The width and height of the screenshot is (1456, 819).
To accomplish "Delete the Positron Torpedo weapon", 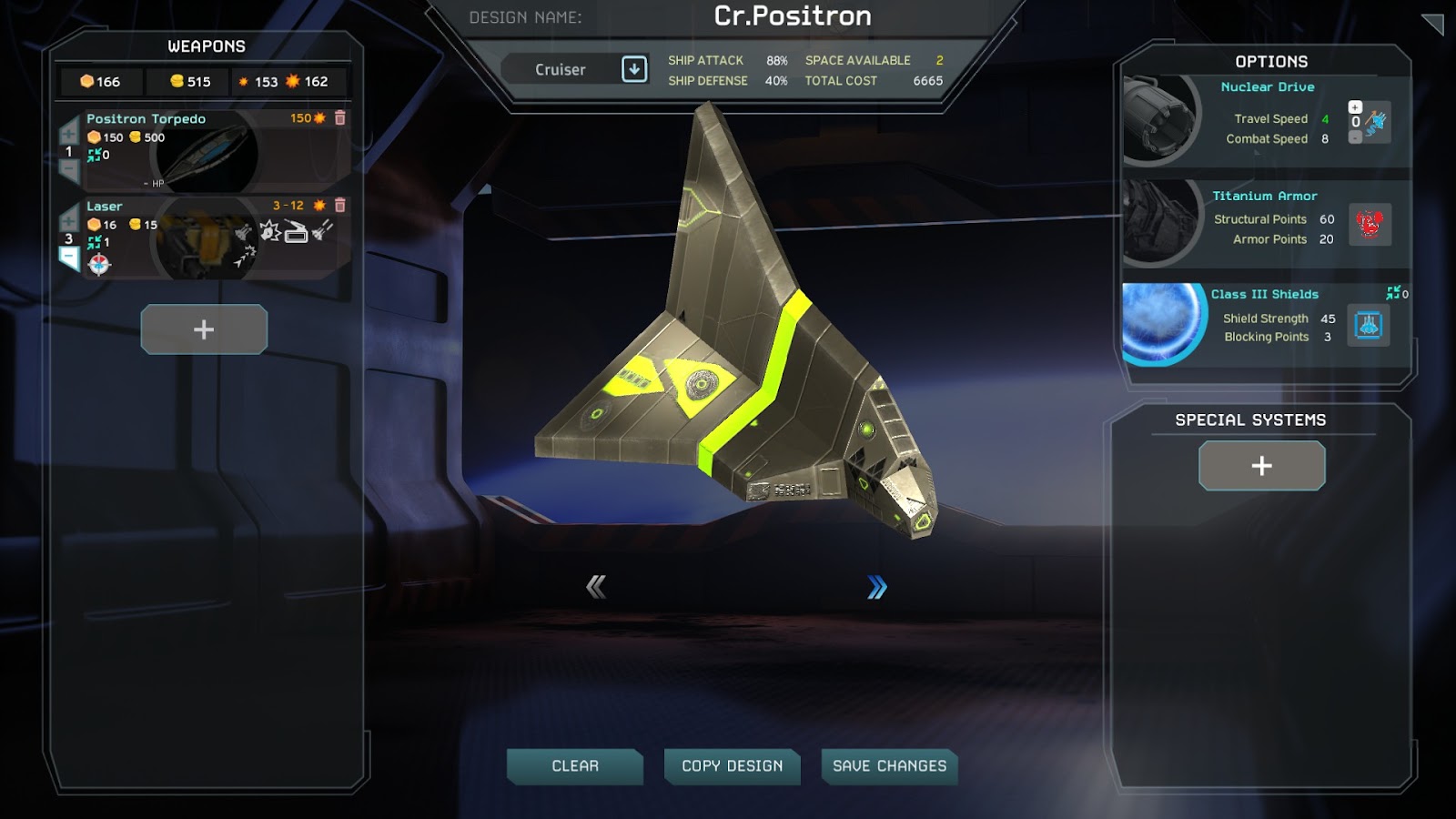I will 340,118.
